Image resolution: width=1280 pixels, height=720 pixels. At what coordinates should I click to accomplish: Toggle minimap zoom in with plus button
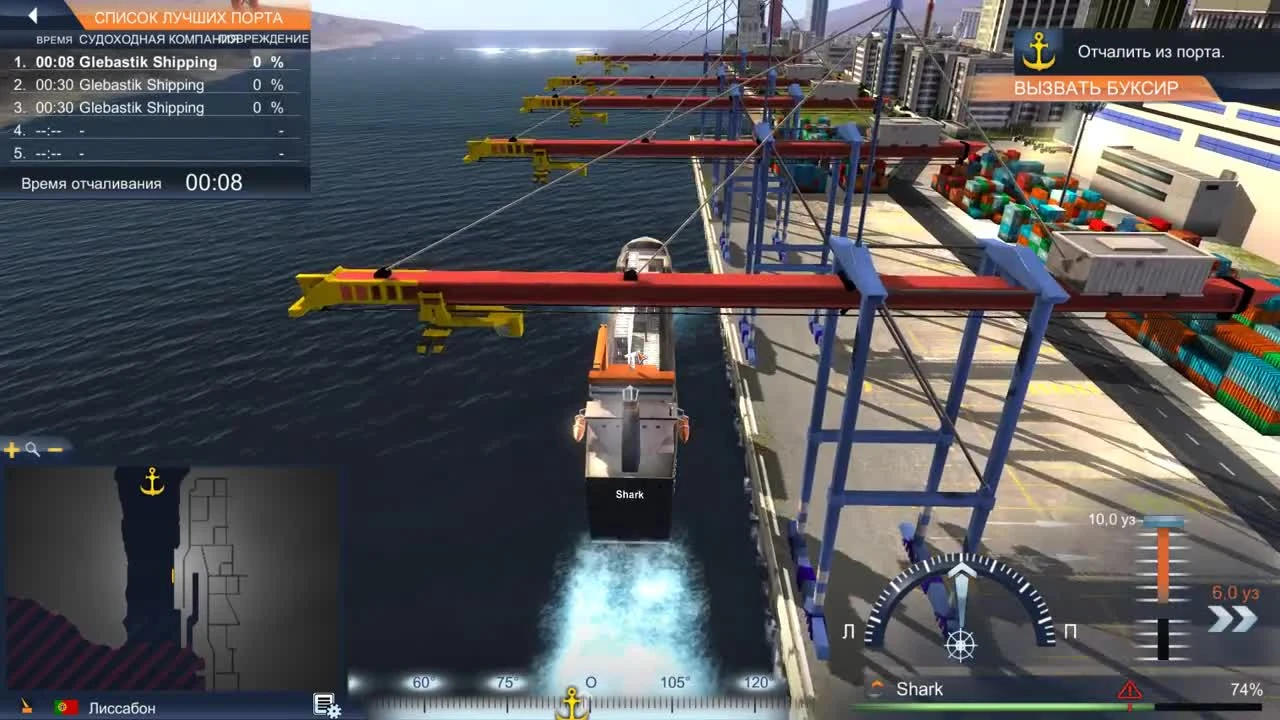coord(10,449)
